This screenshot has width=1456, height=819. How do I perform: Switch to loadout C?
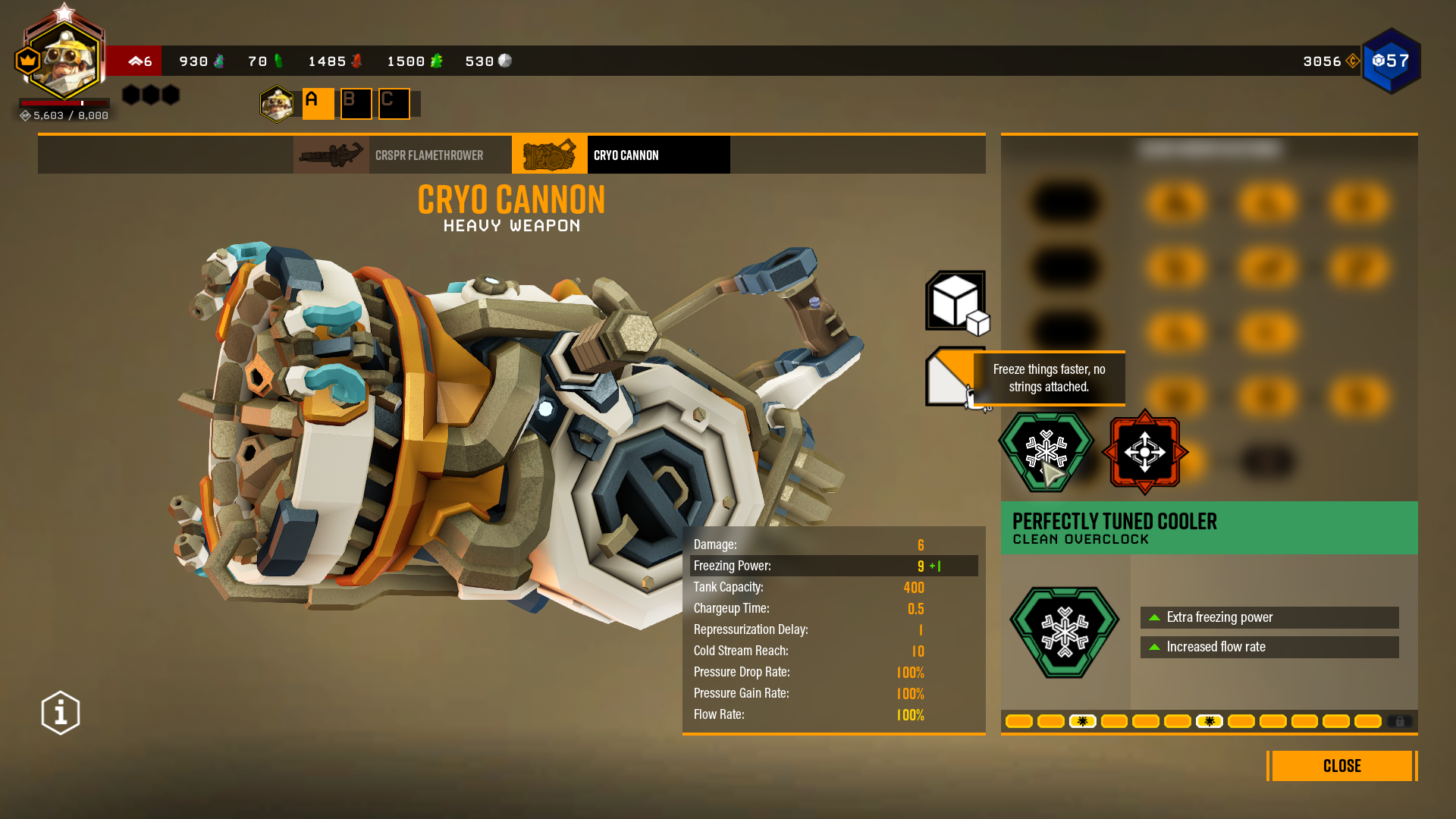(x=394, y=104)
